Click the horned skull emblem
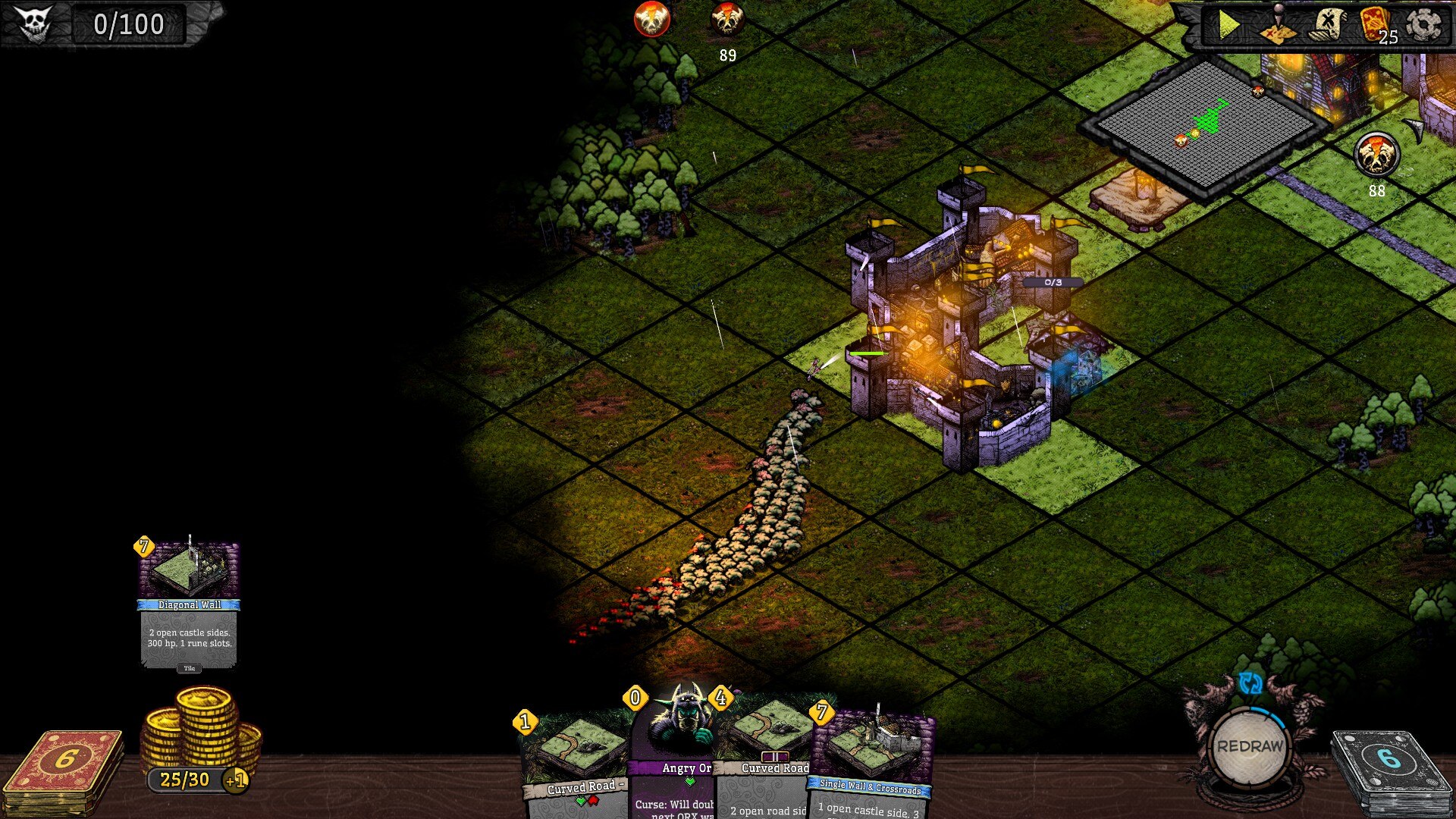Screen dimensions: 1456x819 point(35,24)
